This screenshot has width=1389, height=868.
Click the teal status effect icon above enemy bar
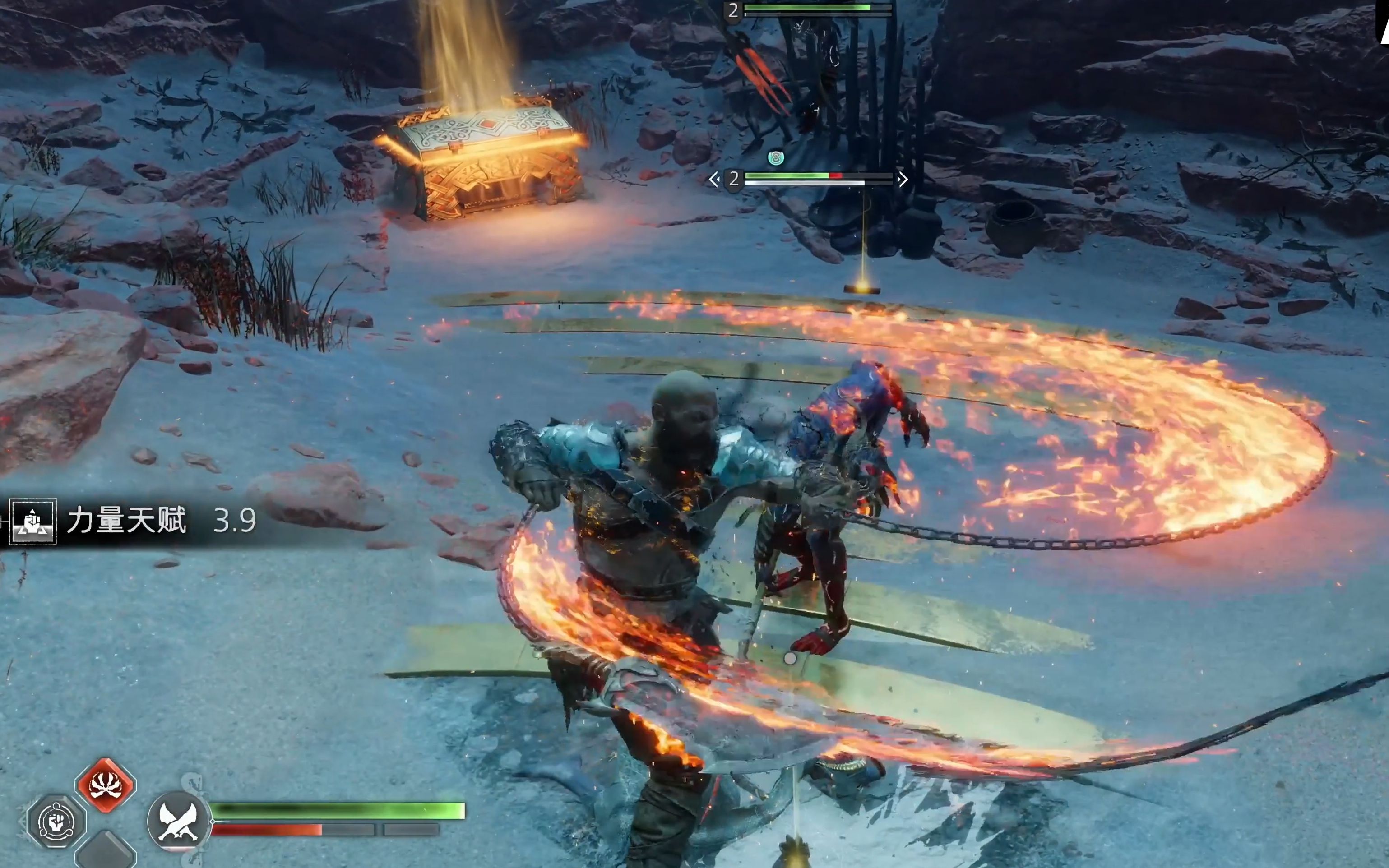point(775,157)
